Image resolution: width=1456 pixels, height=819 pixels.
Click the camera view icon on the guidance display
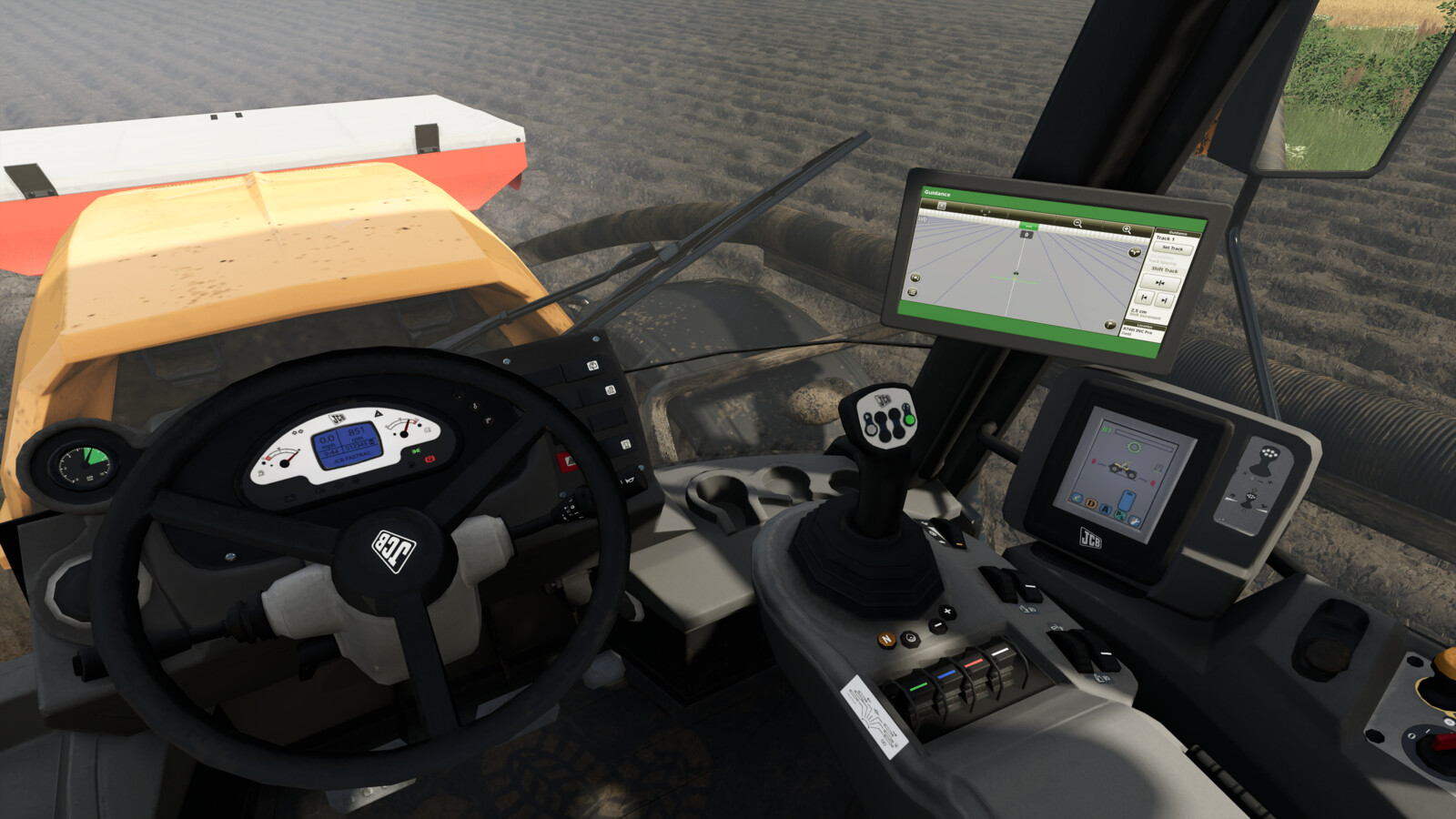(915, 277)
